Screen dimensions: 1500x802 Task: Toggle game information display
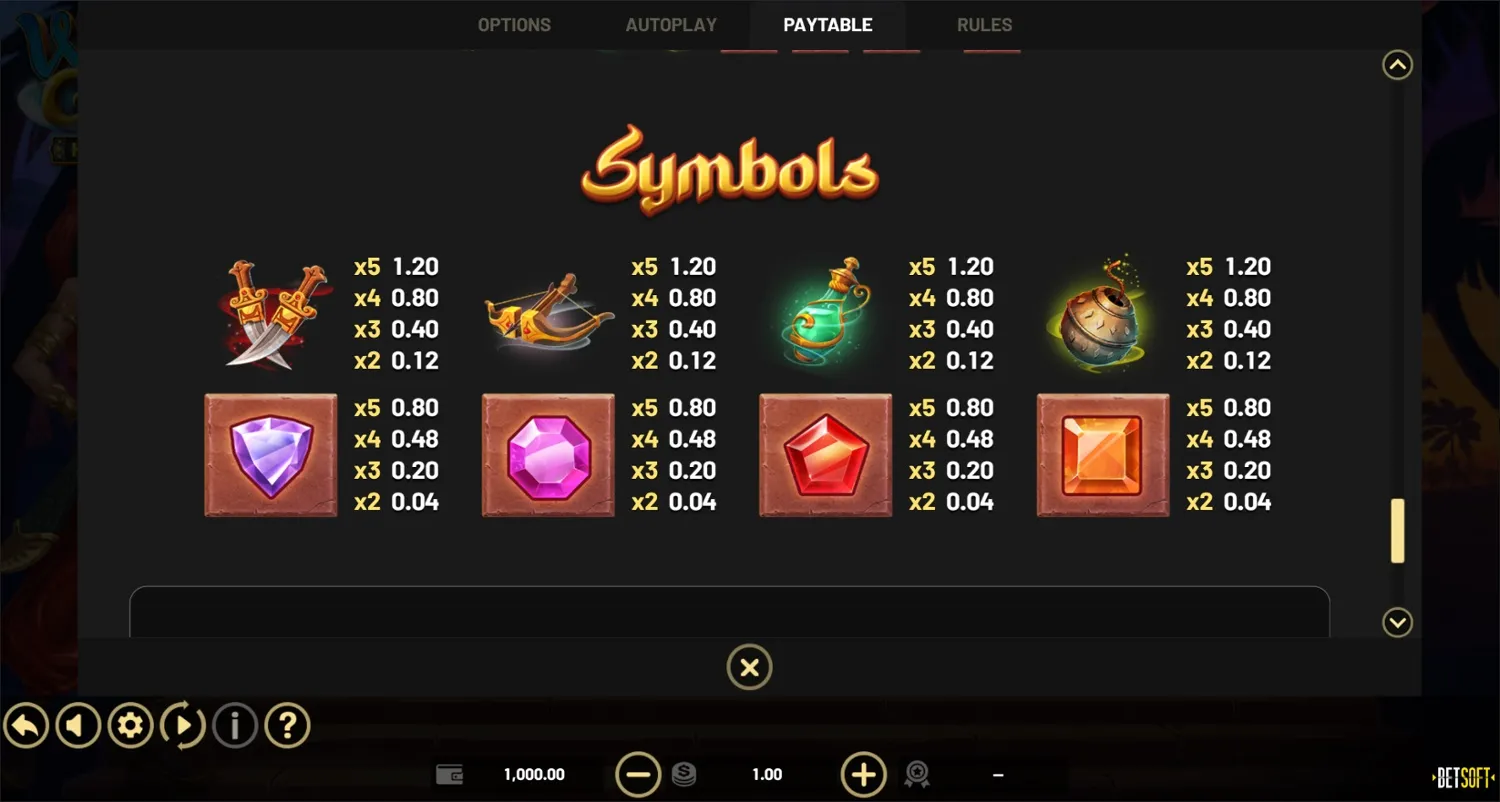pos(235,725)
